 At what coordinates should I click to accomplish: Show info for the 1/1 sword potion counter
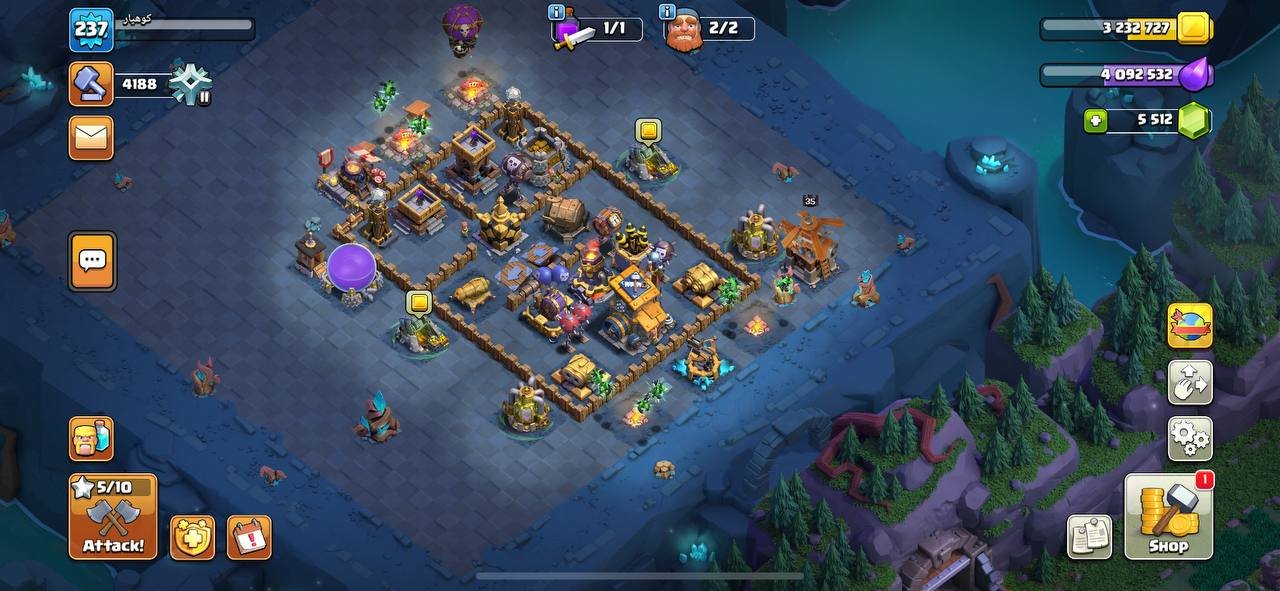[x=557, y=13]
